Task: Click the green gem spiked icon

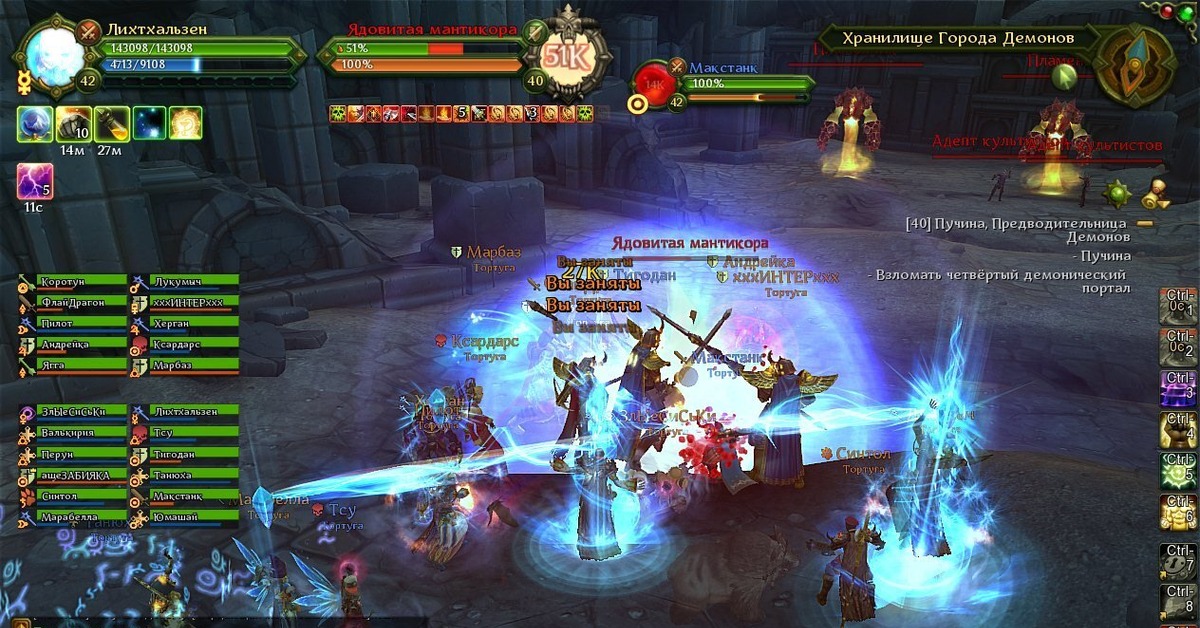Action: [x=1118, y=191]
